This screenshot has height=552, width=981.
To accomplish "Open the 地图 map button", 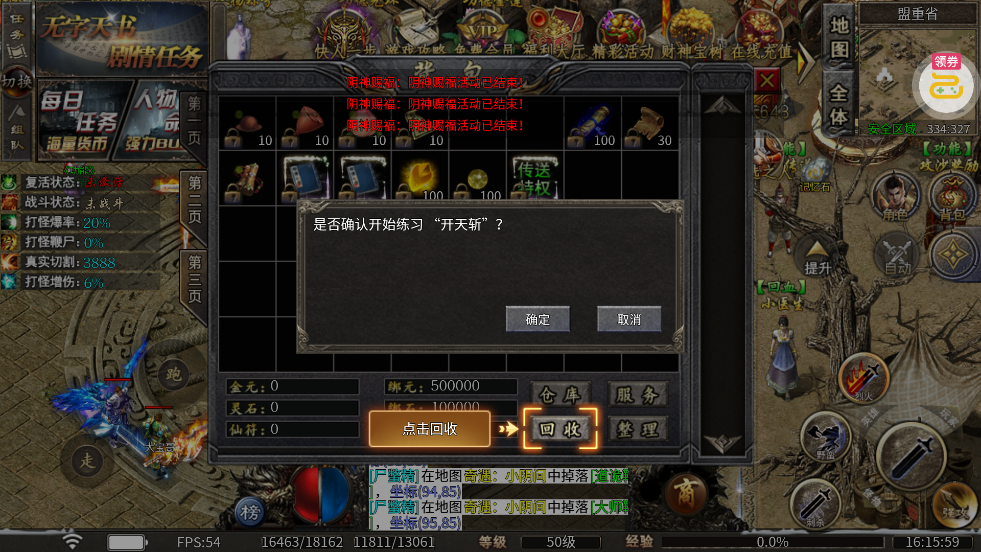I will [x=840, y=40].
